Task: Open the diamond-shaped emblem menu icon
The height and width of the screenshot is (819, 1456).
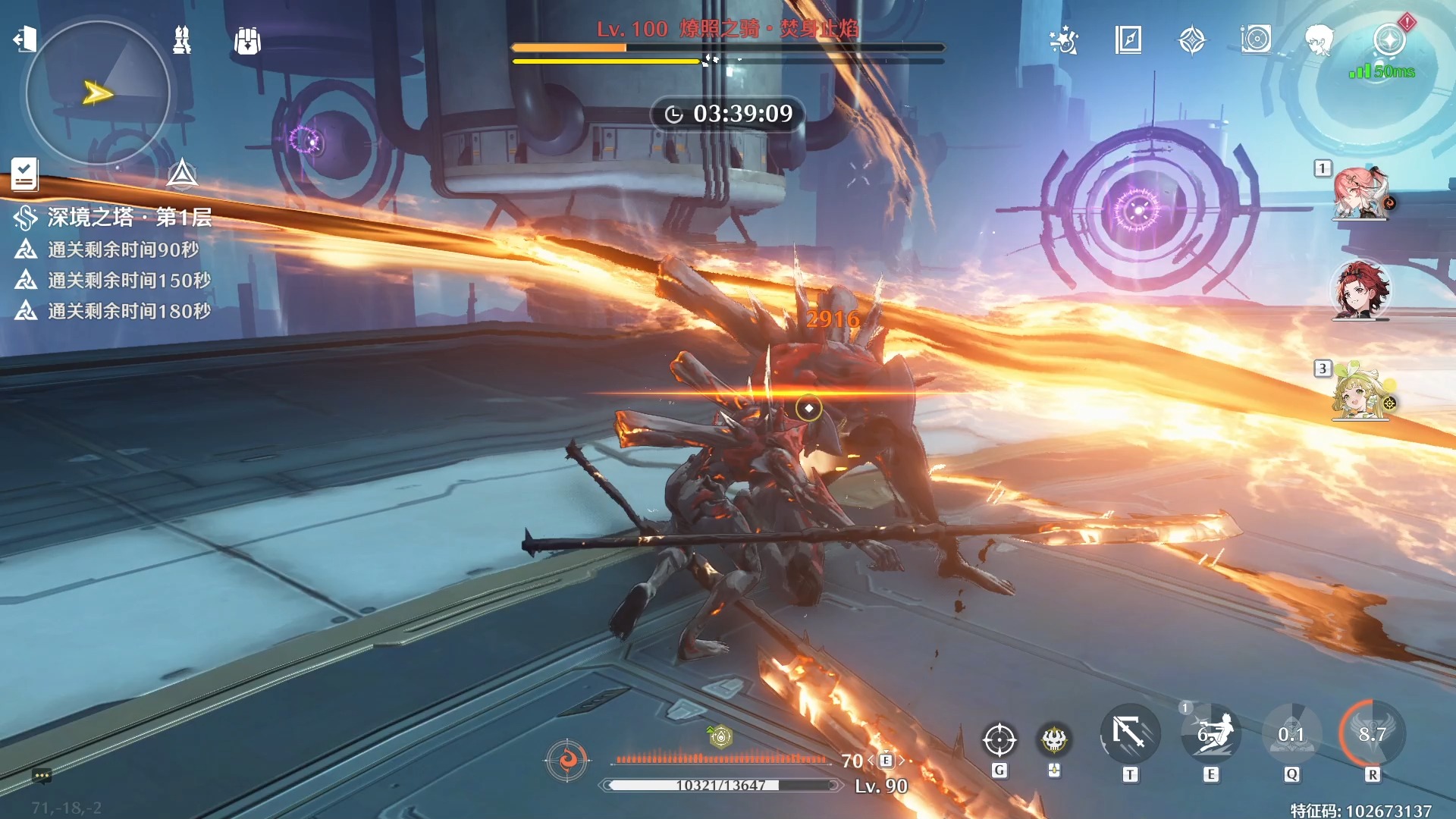Action: 1192,39
